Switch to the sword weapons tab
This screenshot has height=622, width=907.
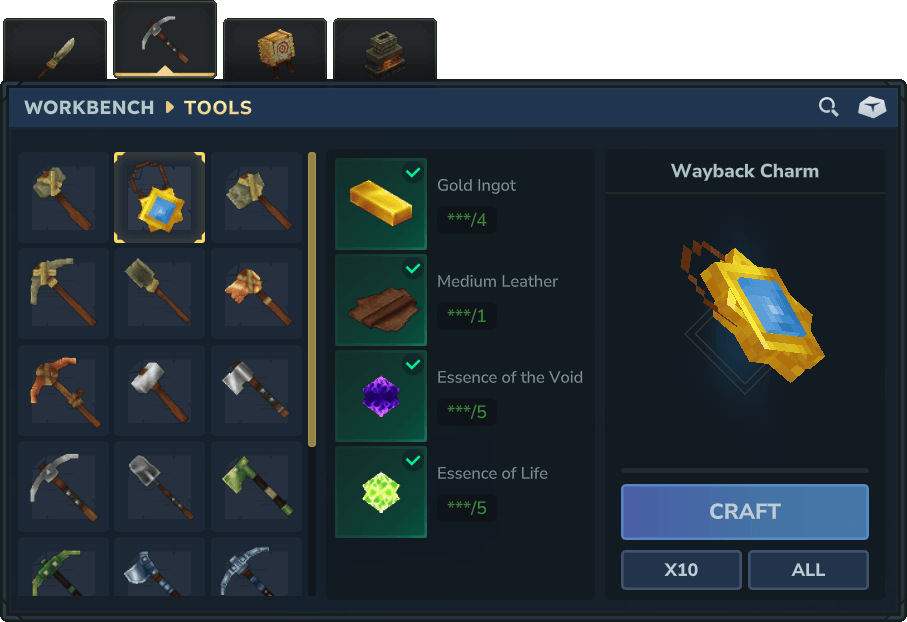[x=55, y=50]
